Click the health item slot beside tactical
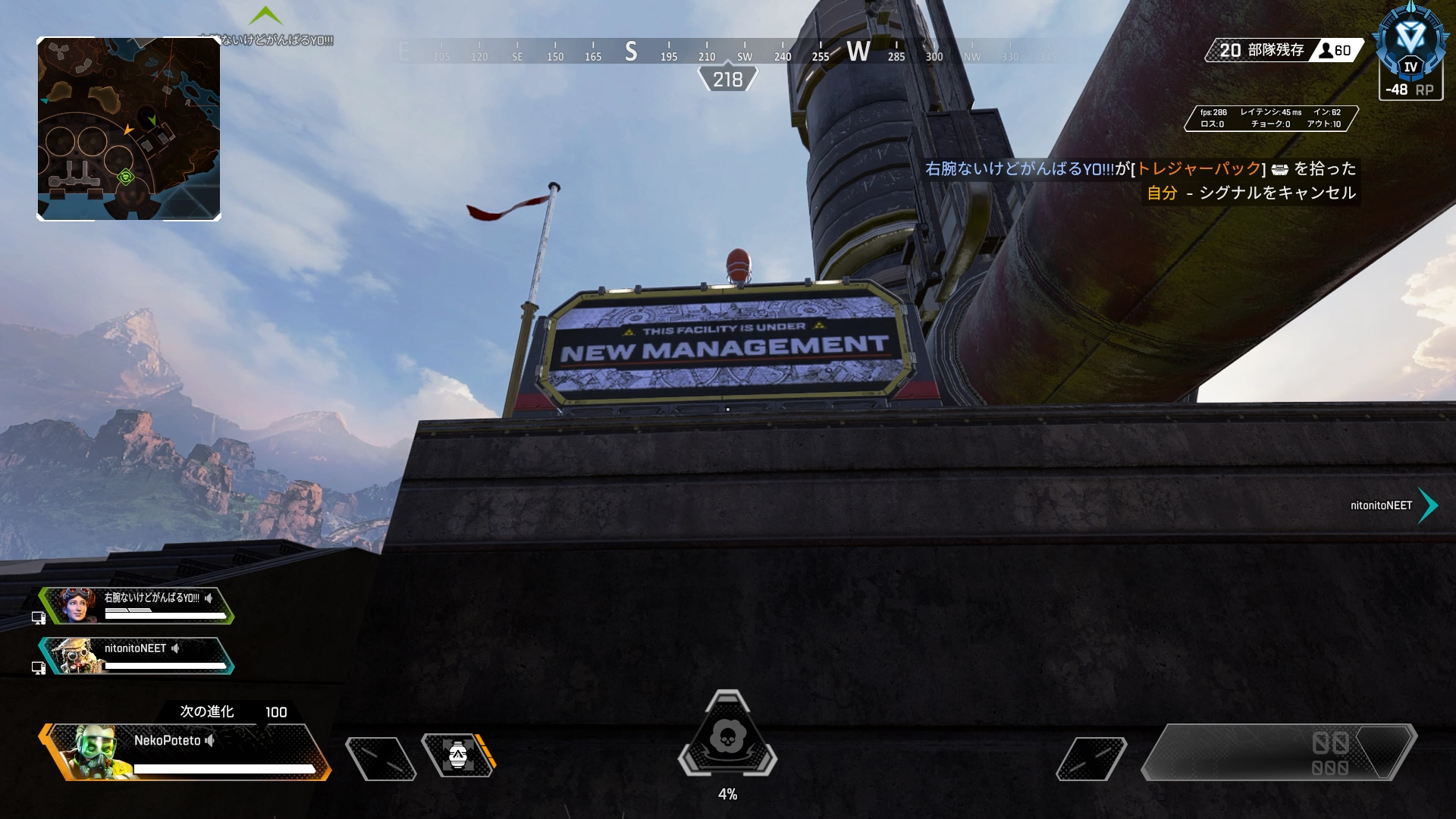1456x819 pixels. click(381, 758)
